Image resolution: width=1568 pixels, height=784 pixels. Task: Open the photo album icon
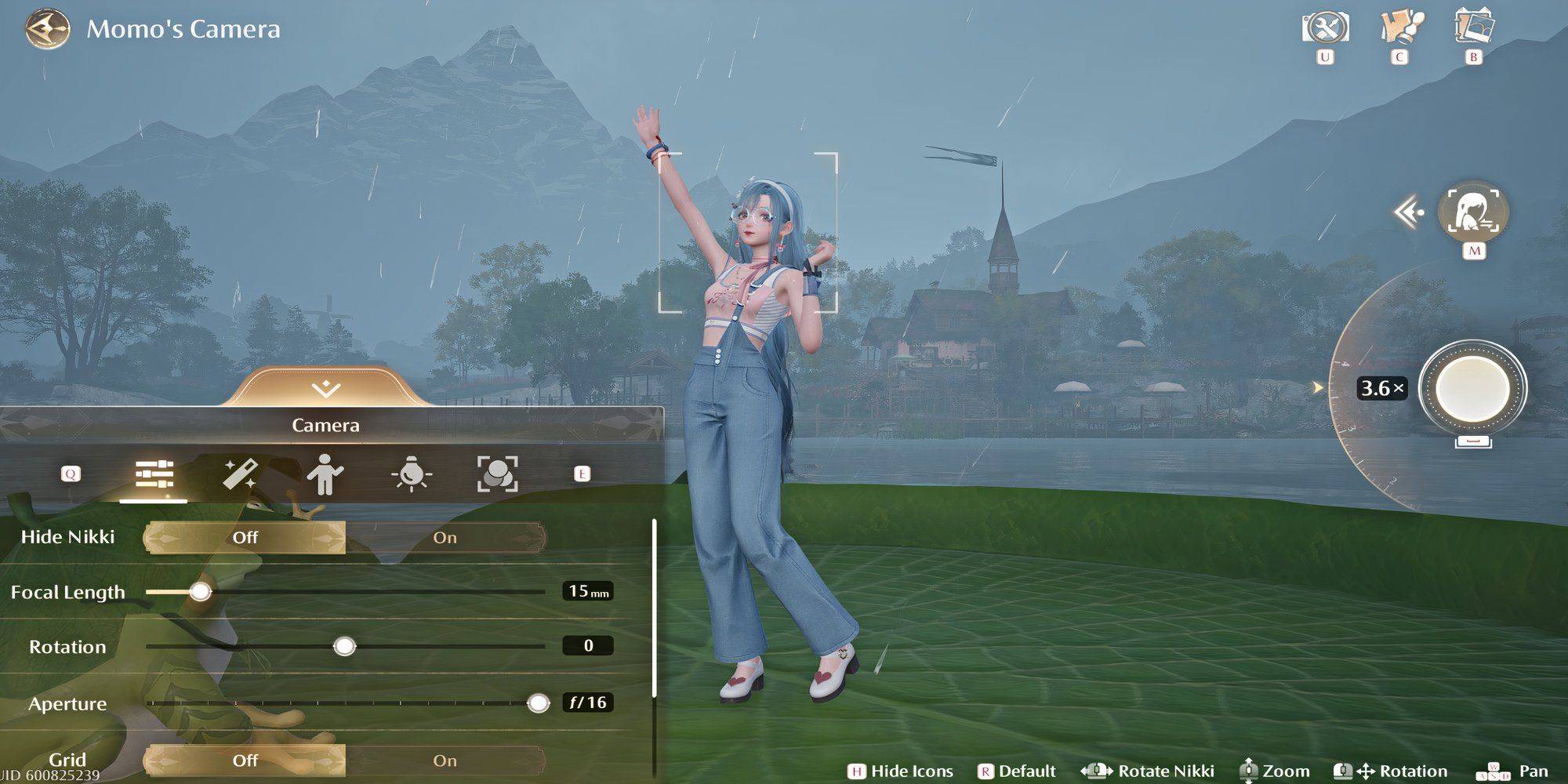pyautogui.click(x=1473, y=28)
